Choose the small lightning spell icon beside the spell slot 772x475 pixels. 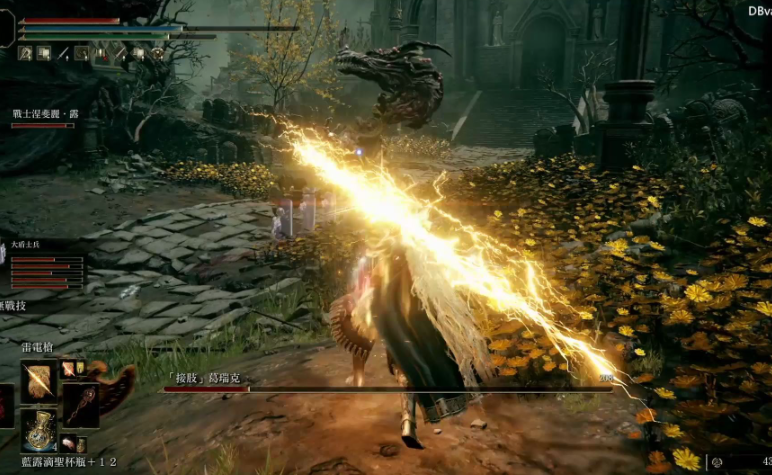pyautogui.click(x=68, y=369)
